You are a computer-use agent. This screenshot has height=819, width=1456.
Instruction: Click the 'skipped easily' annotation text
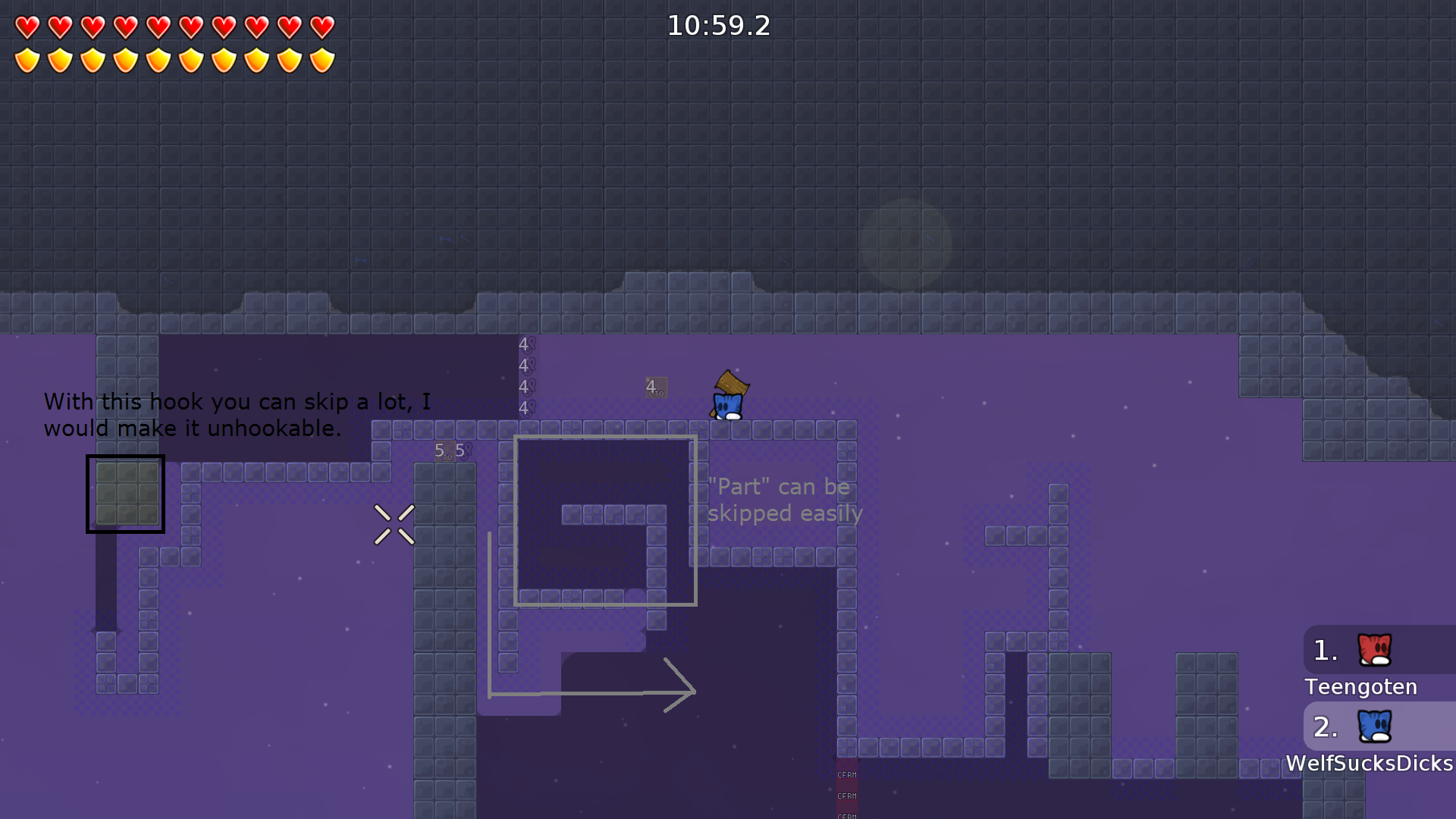pyautogui.click(x=785, y=513)
